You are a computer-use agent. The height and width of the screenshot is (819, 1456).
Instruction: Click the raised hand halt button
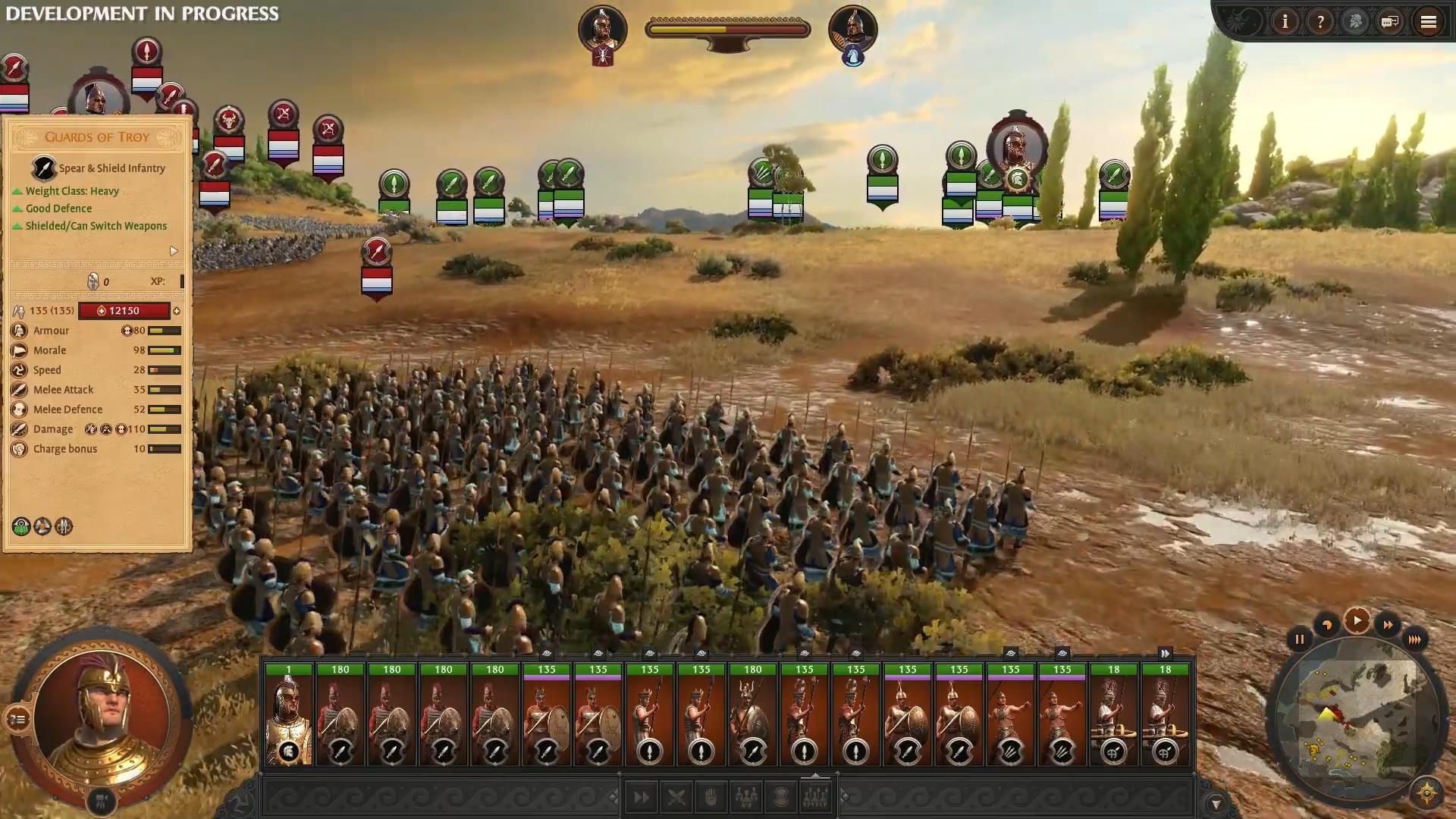[x=711, y=797]
